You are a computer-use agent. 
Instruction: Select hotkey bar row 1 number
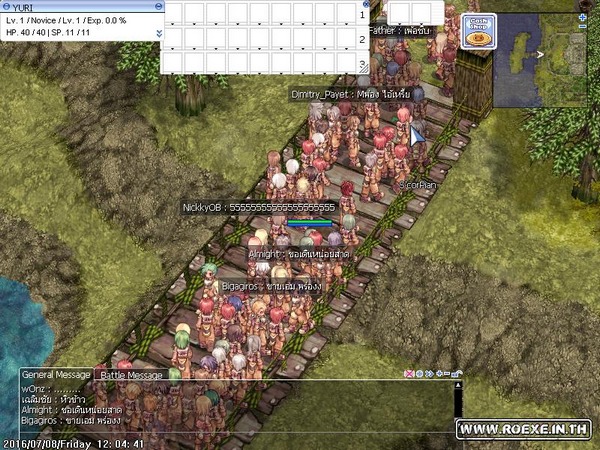point(362,15)
